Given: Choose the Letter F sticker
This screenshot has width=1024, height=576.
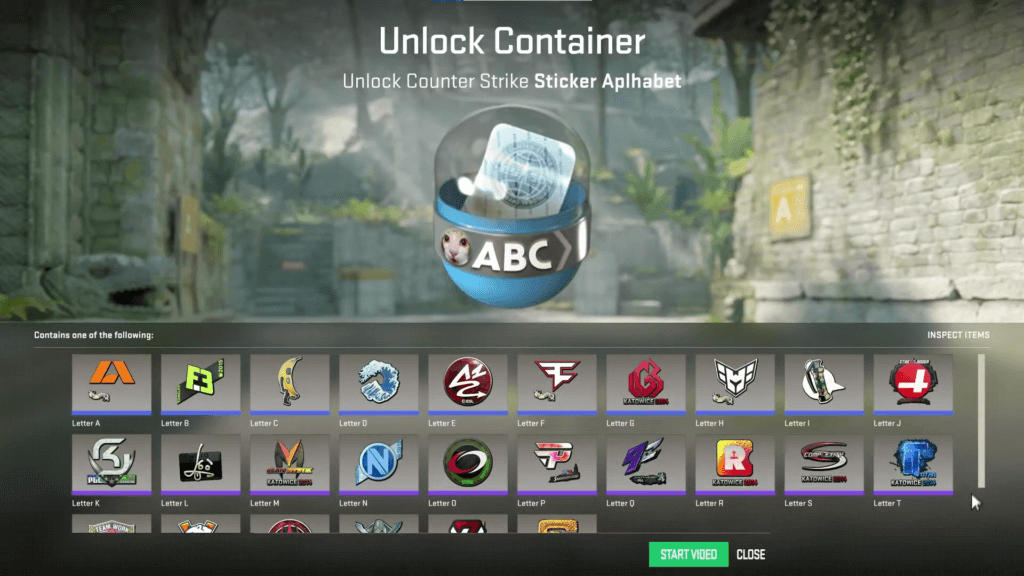Looking at the screenshot, I should pos(557,383).
